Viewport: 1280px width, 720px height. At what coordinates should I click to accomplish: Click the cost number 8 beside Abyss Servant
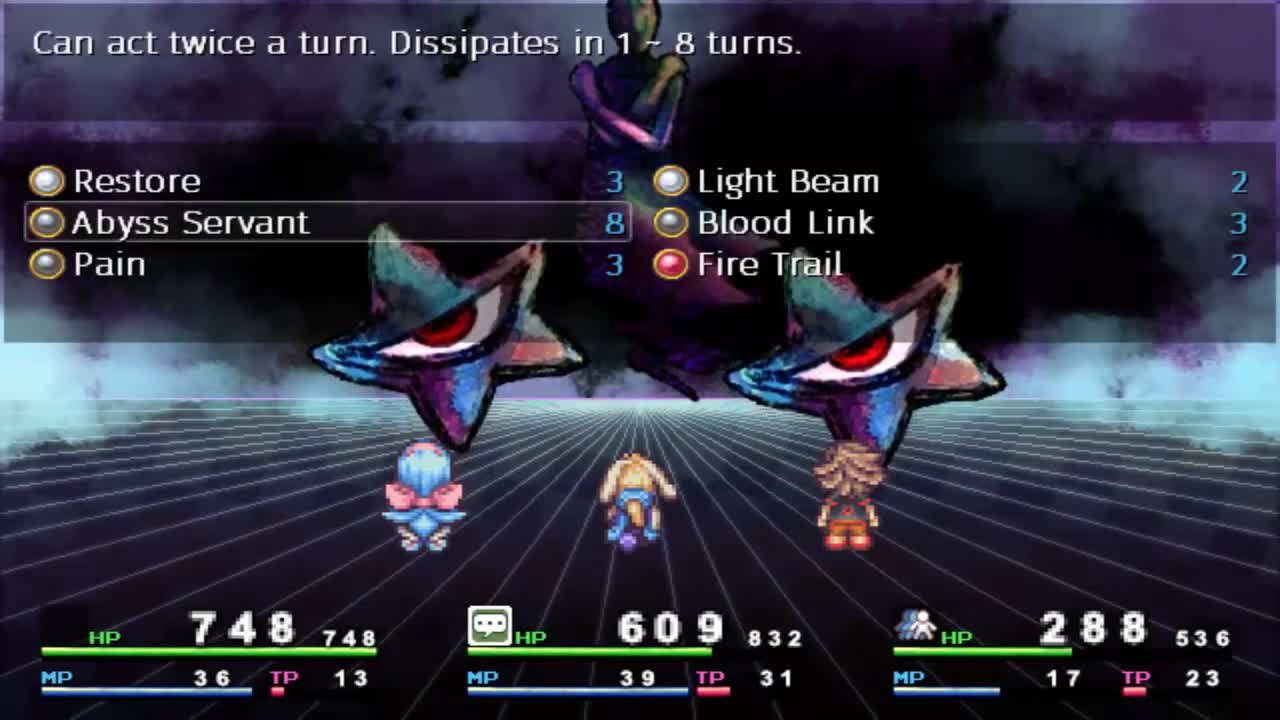(x=616, y=222)
